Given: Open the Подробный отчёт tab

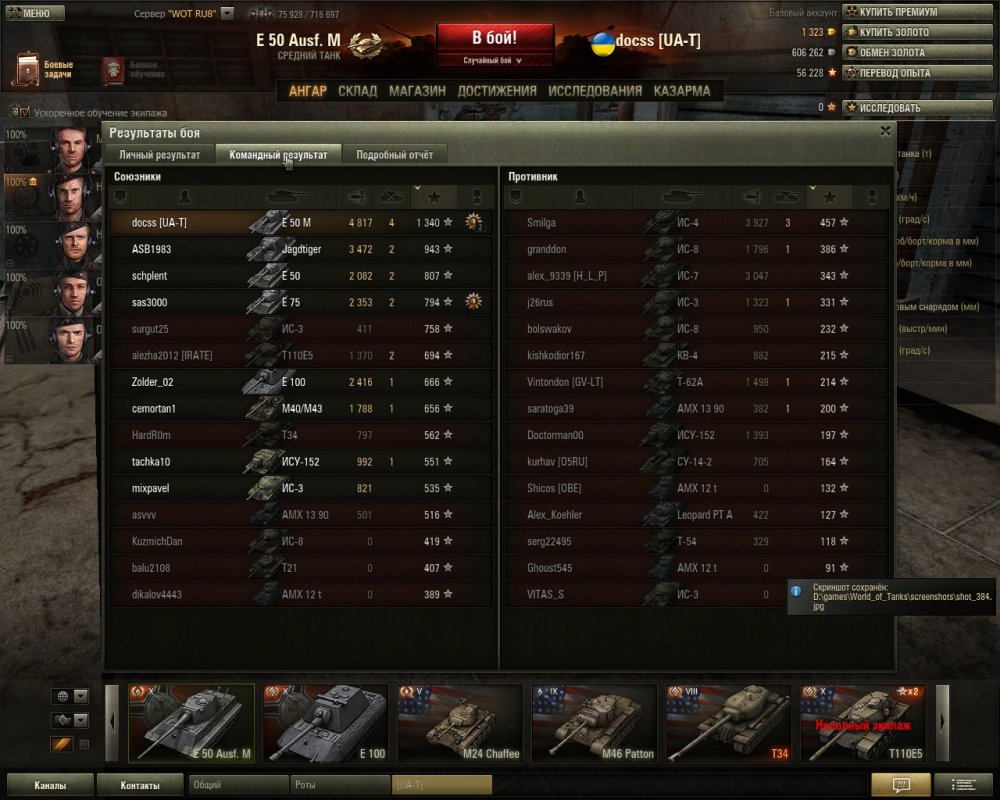Looking at the screenshot, I should (394, 155).
